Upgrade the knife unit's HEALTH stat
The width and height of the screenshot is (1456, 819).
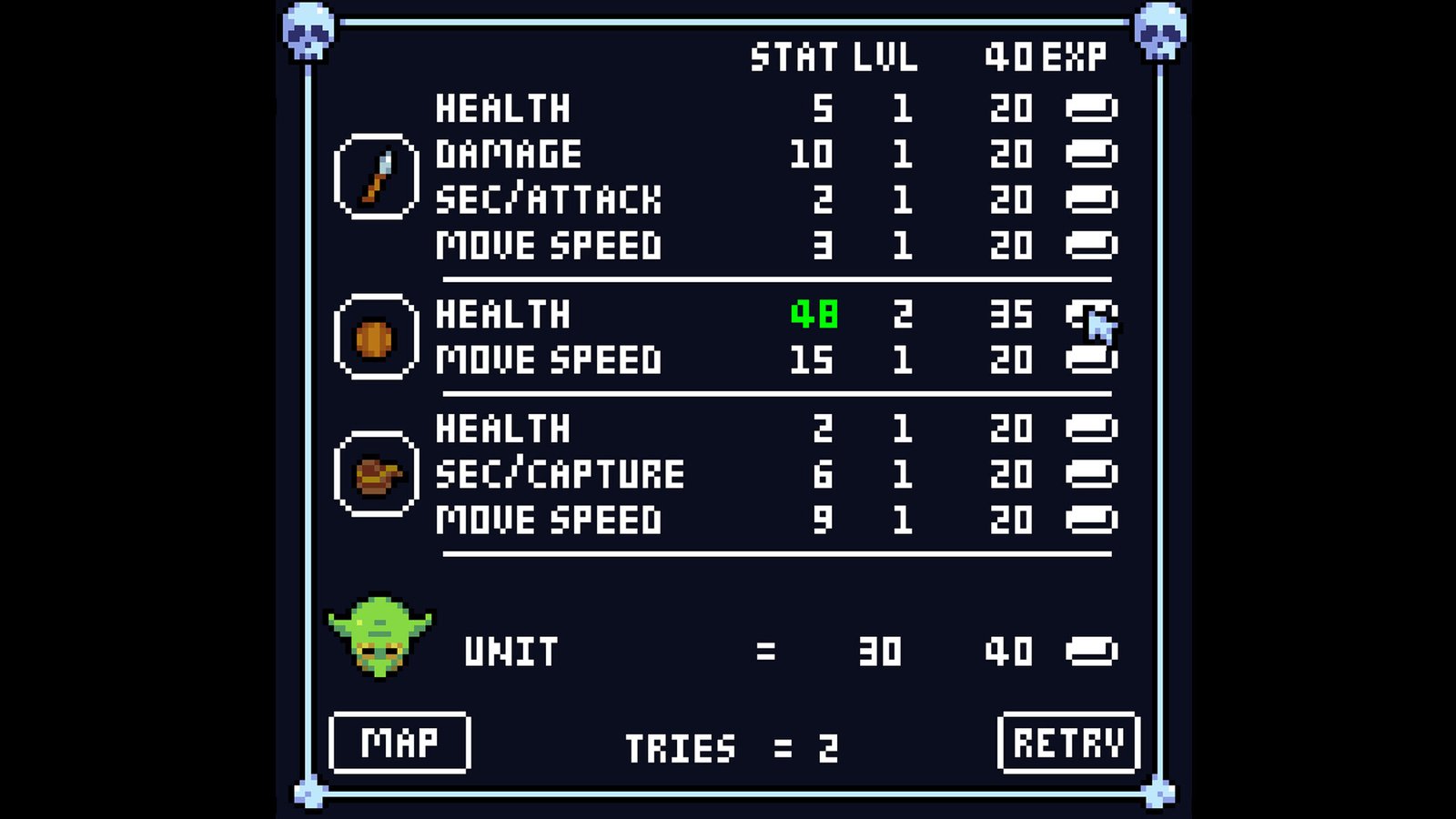tap(1091, 110)
